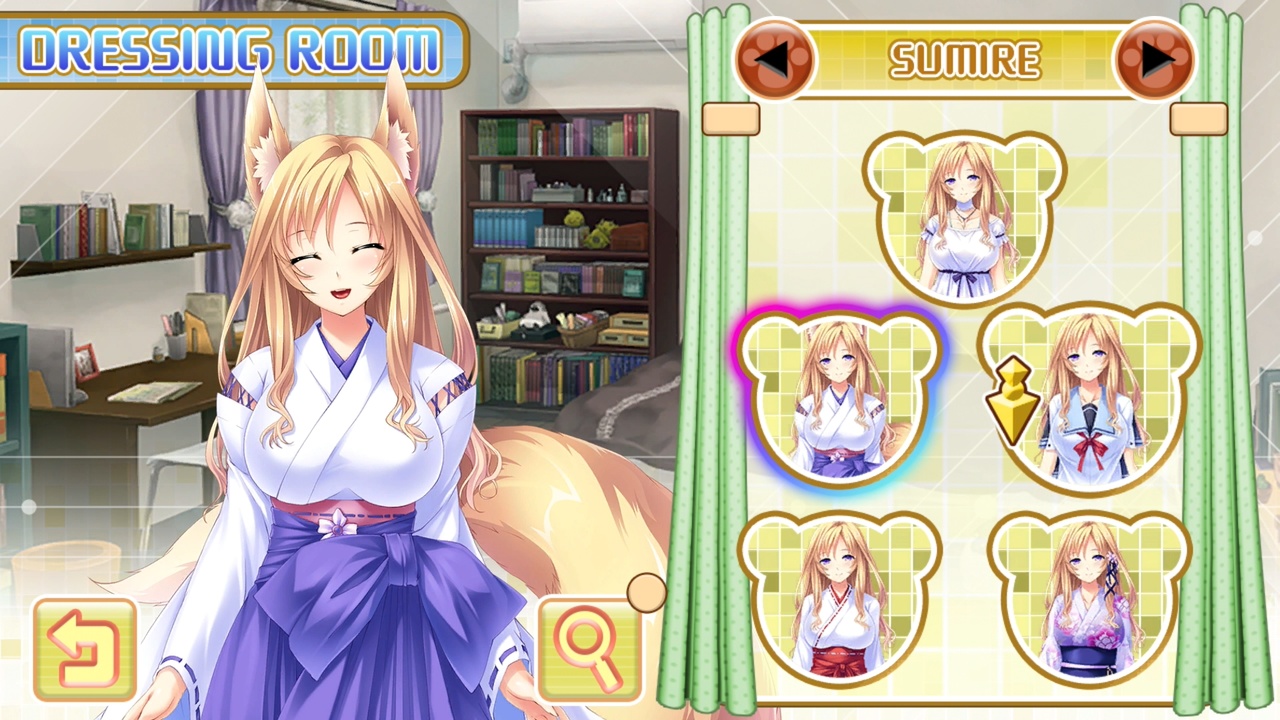Click the right paw arrow for next character

pos(1156,59)
